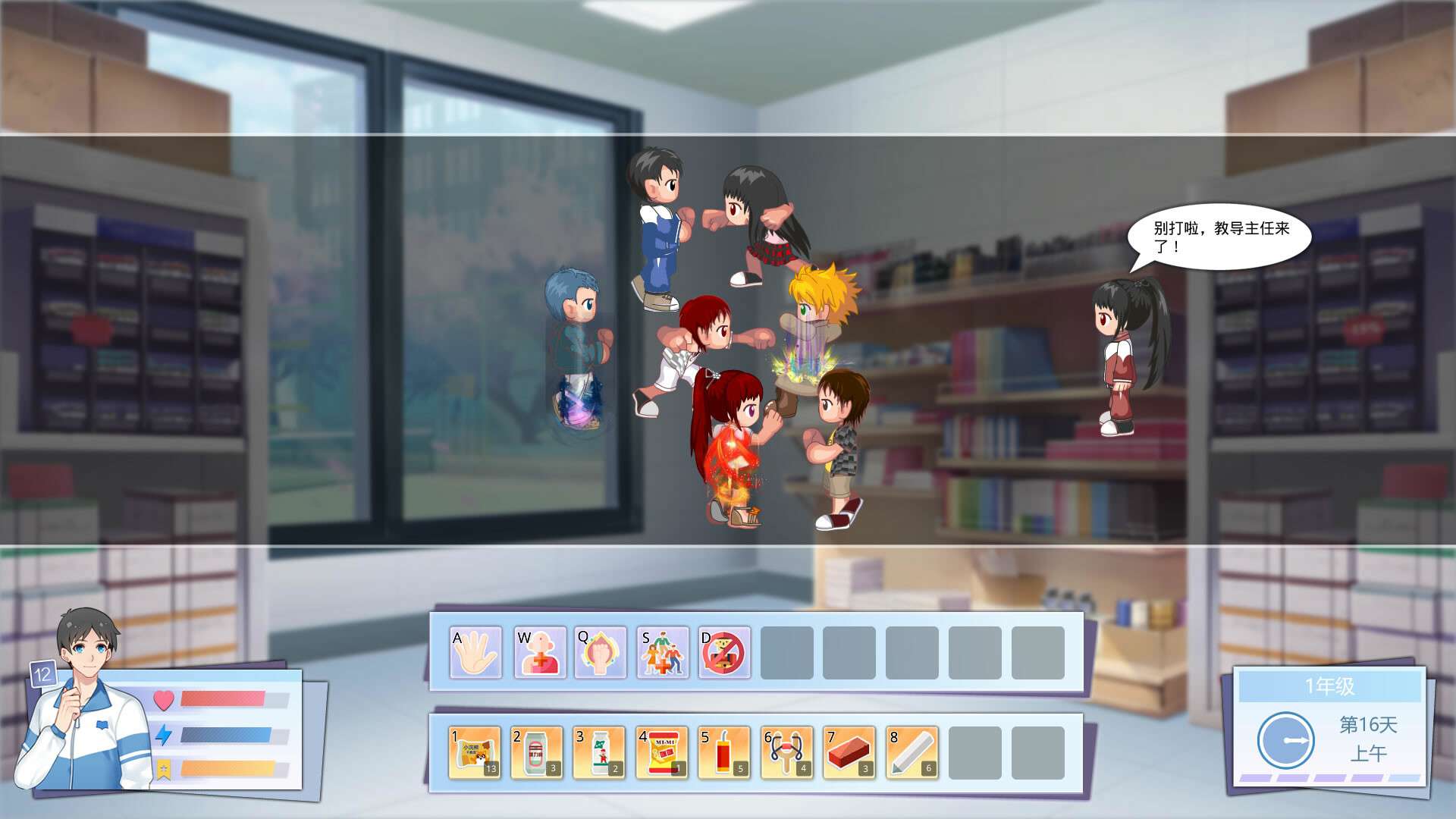Equip the slingshot item

(786, 752)
